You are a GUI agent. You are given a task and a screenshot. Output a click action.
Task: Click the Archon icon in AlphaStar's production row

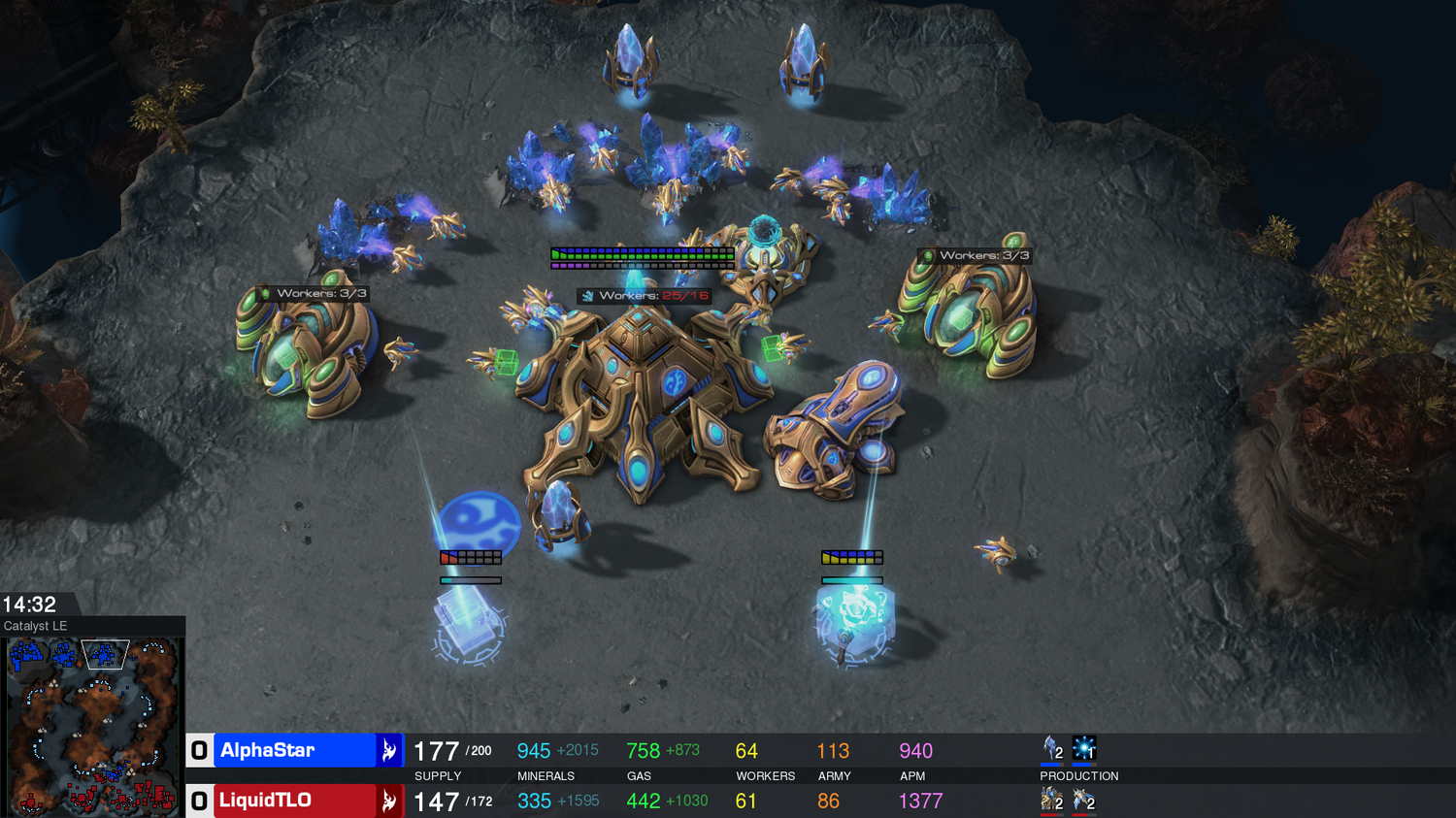(x=1050, y=747)
